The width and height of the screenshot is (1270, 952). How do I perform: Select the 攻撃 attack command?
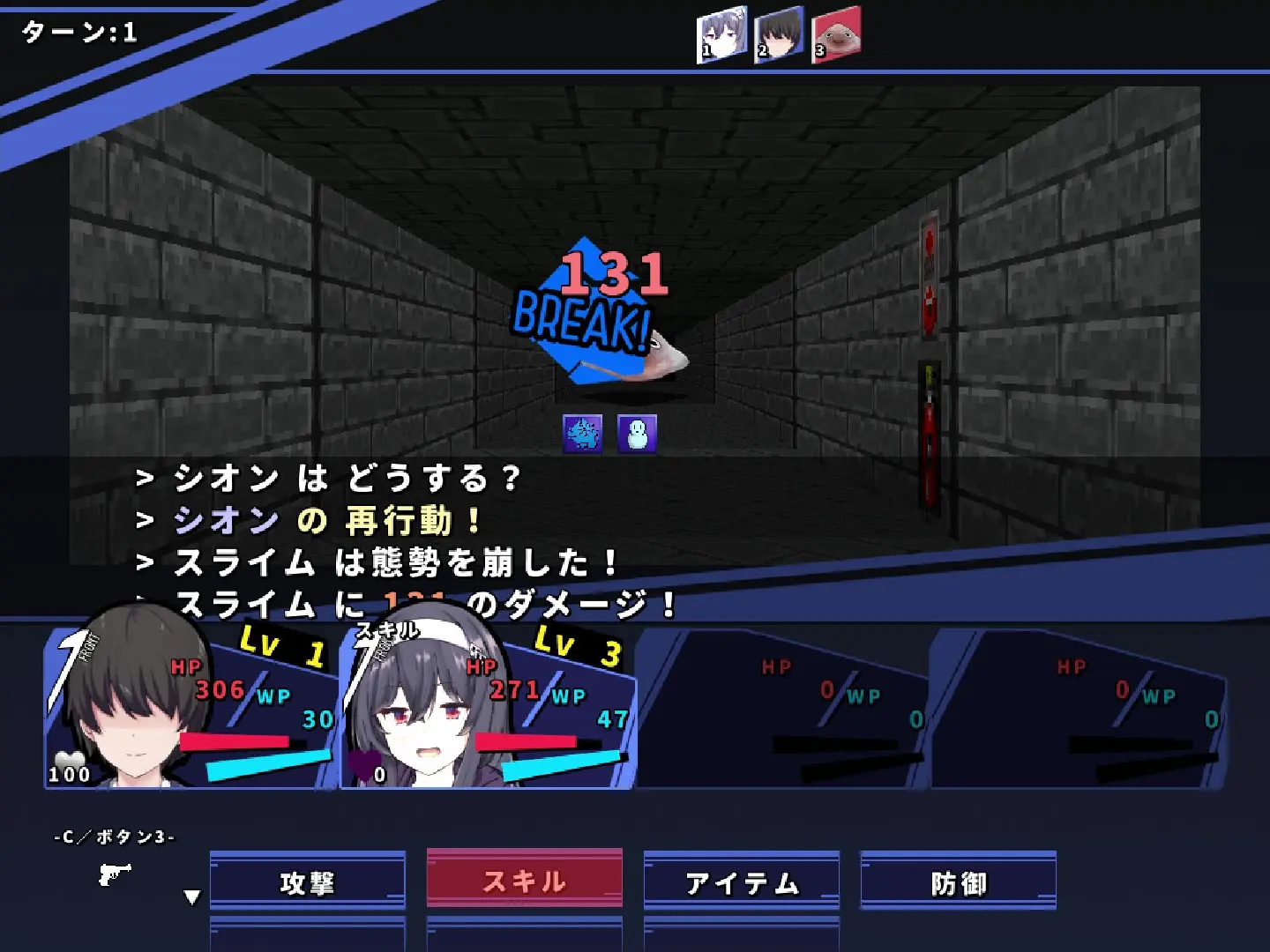(x=308, y=881)
